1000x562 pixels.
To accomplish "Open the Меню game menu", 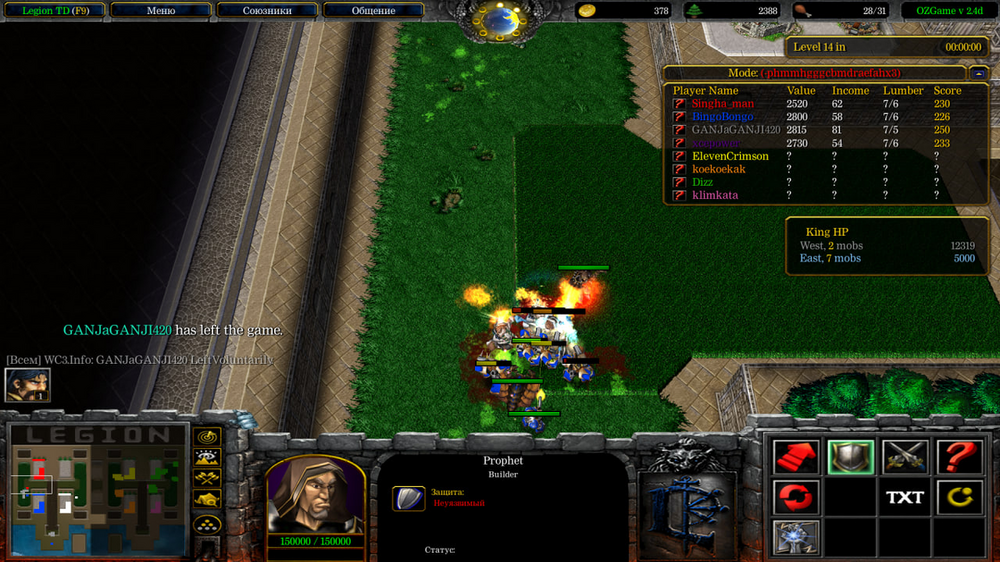I will (160, 11).
